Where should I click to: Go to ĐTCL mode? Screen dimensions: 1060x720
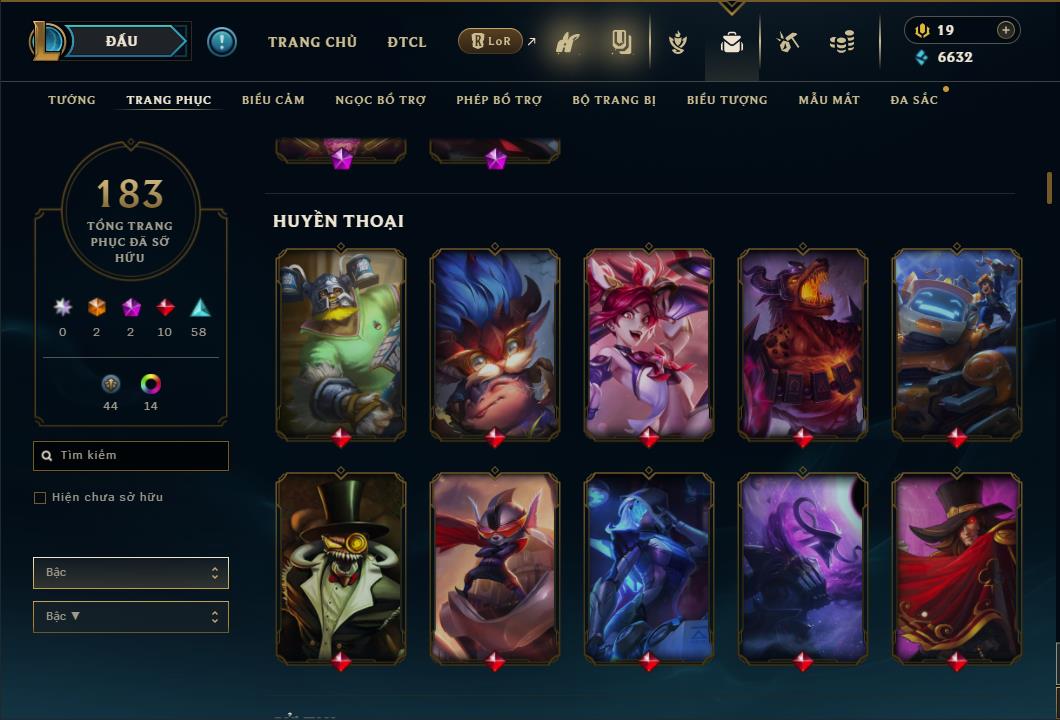(406, 42)
